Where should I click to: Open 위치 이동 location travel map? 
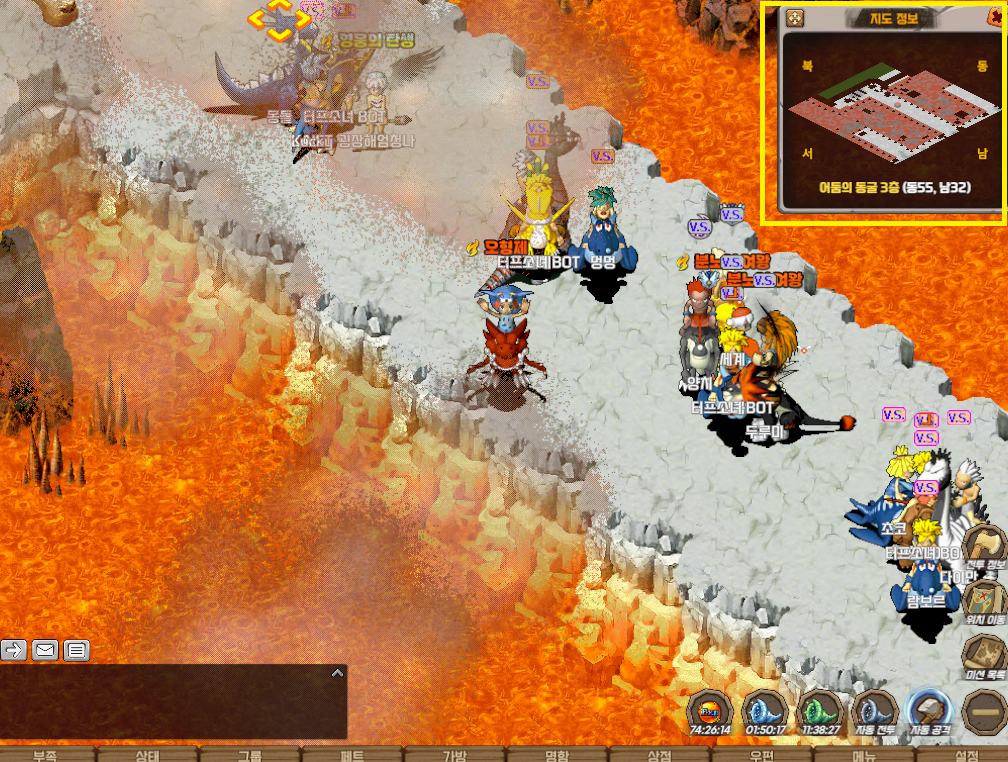point(984,602)
